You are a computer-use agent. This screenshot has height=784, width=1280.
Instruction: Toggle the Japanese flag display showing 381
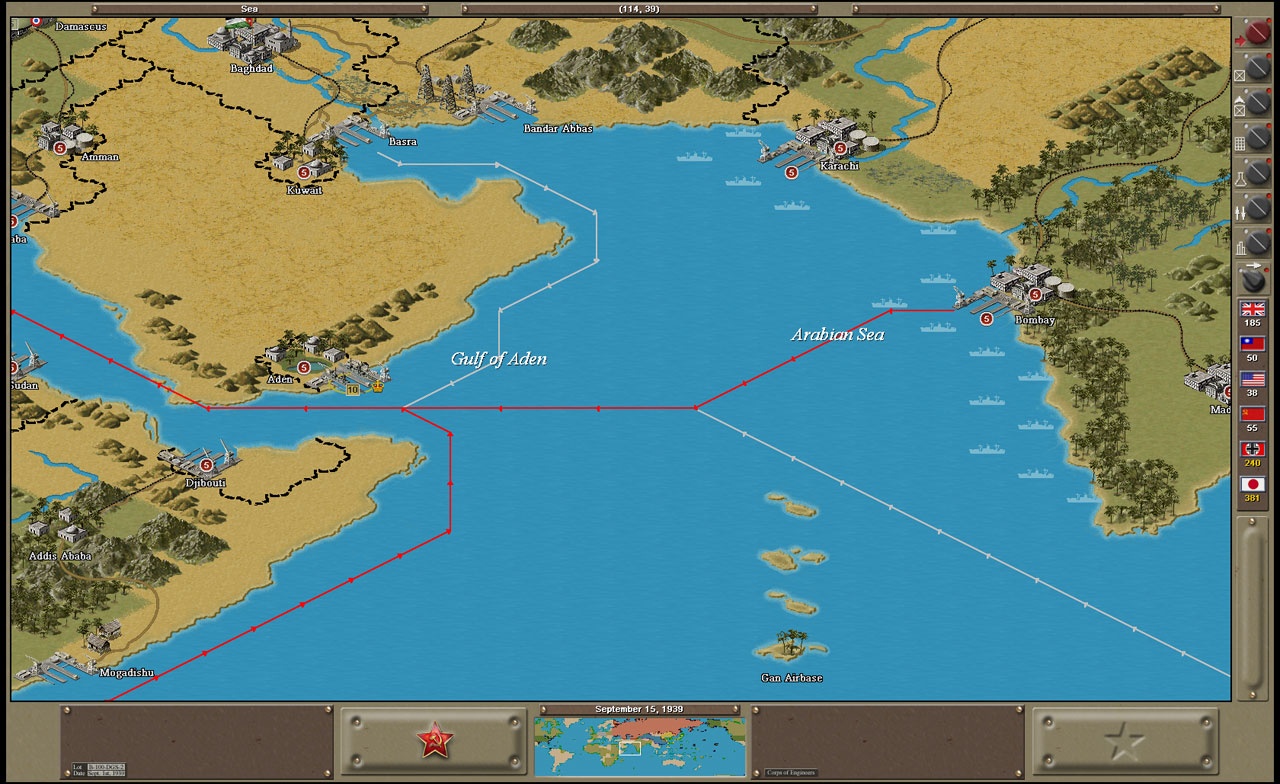[1251, 481]
